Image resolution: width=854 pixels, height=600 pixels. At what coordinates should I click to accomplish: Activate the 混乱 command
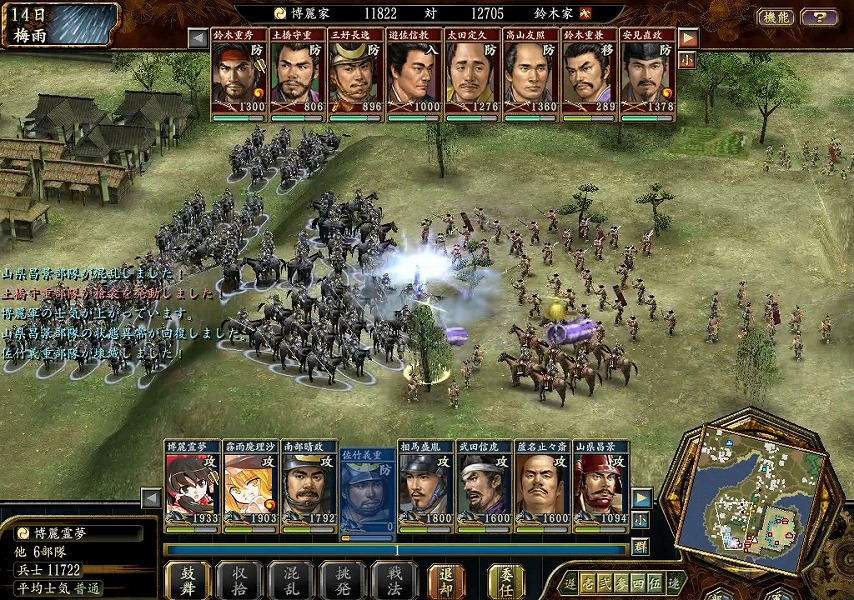[291, 580]
